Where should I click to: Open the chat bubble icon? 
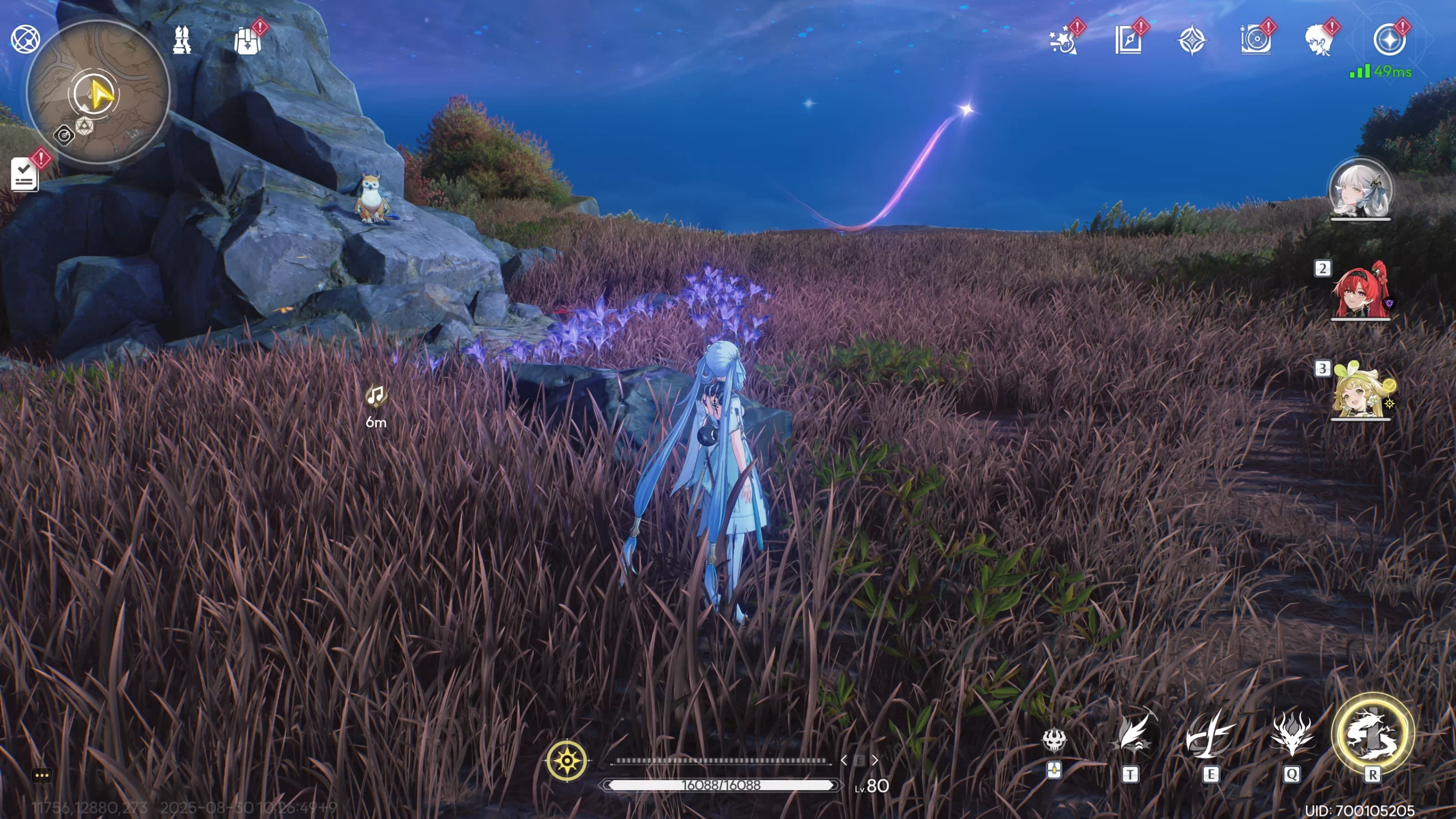pyautogui.click(x=42, y=775)
